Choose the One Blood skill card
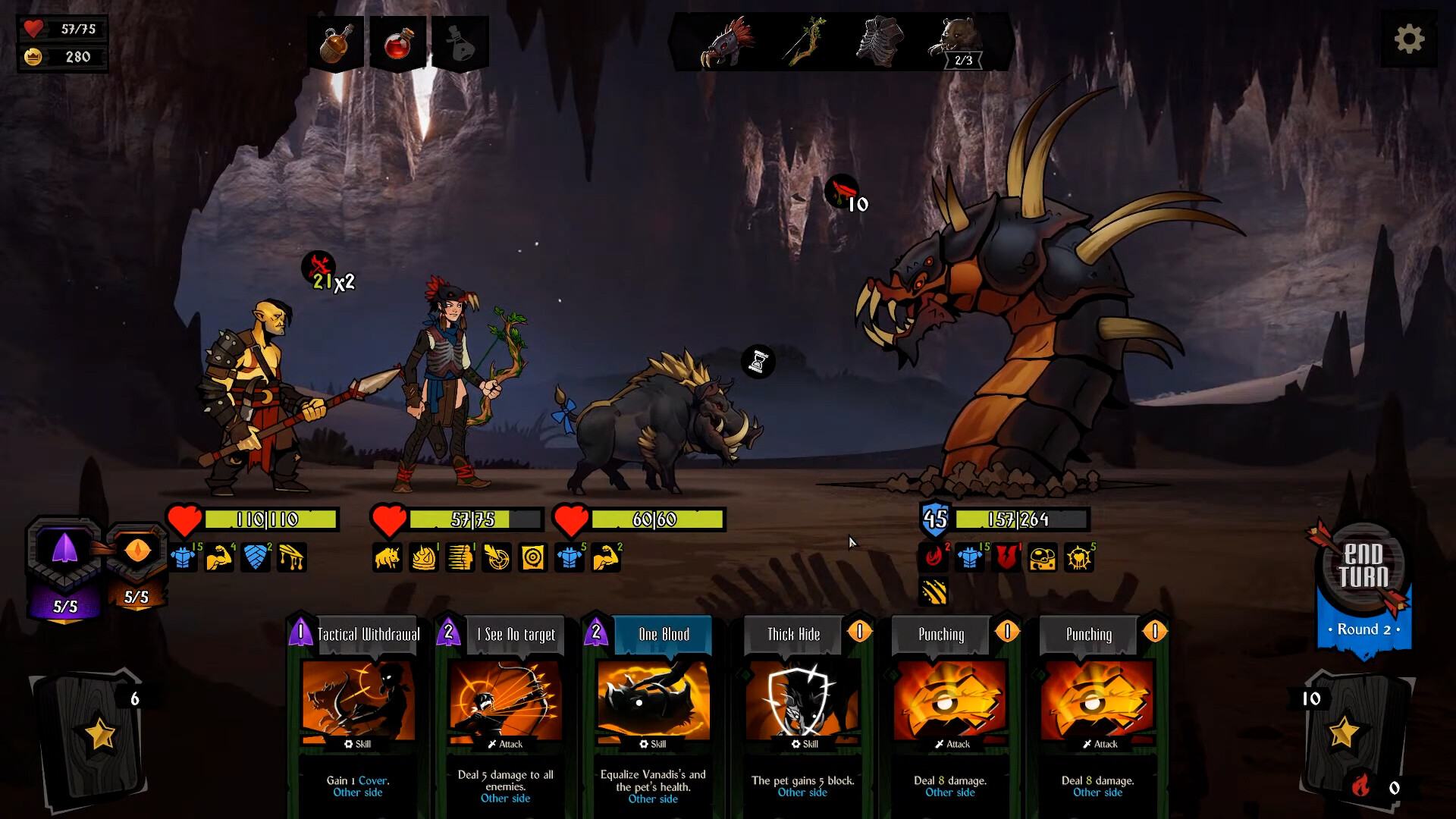The width and height of the screenshot is (1456, 819). 653,713
